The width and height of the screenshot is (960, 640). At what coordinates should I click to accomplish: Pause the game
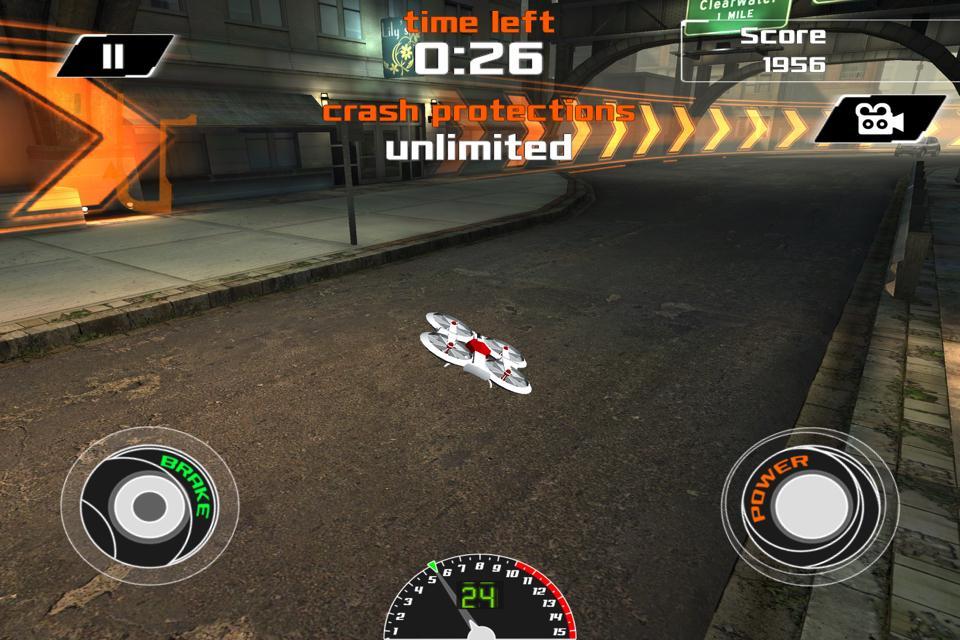pyautogui.click(x=114, y=56)
